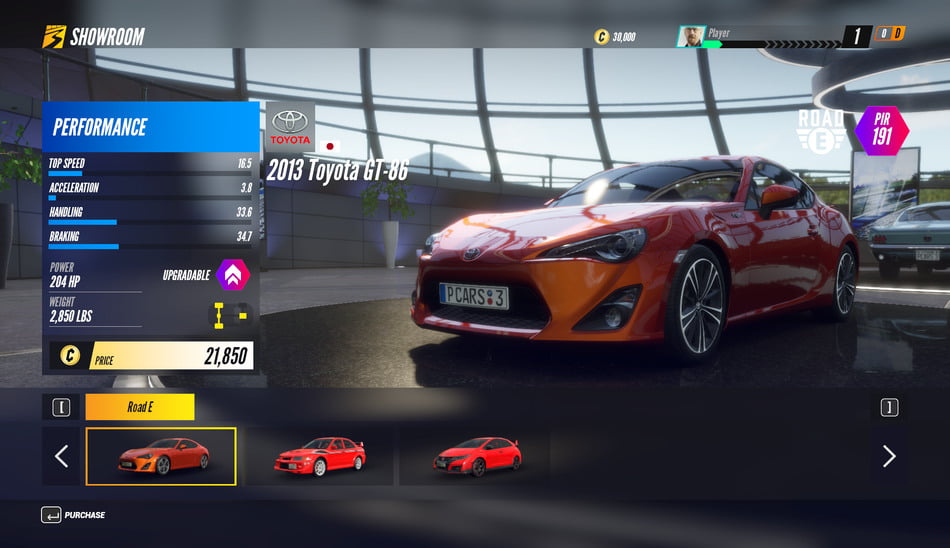Show previous cars with left arrow
Image resolution: width=950 pixels, height=548 pixels.
tap(61, 456)
